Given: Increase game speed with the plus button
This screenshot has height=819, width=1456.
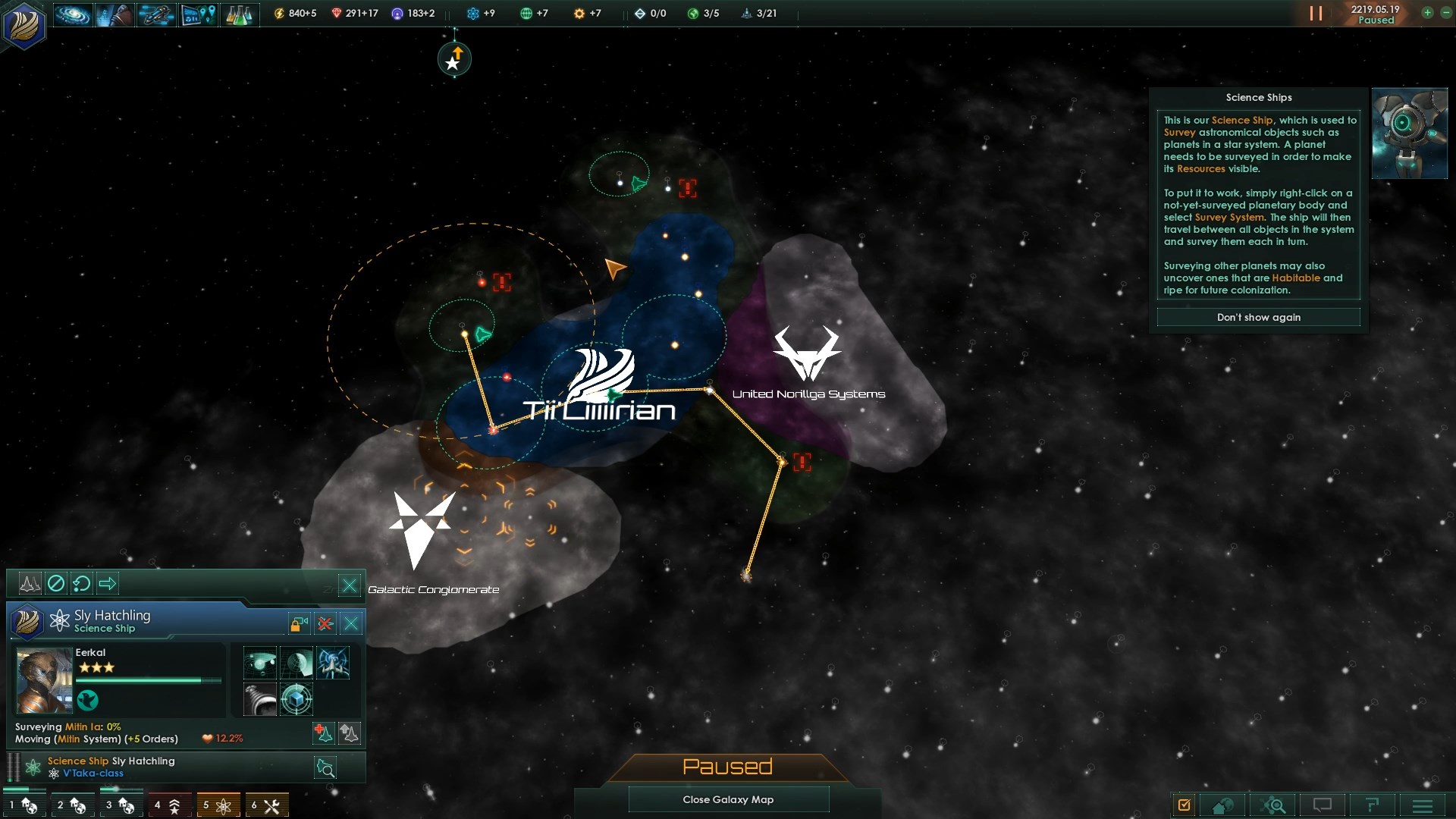Looking at the screenshot, I should (1427, 13).
